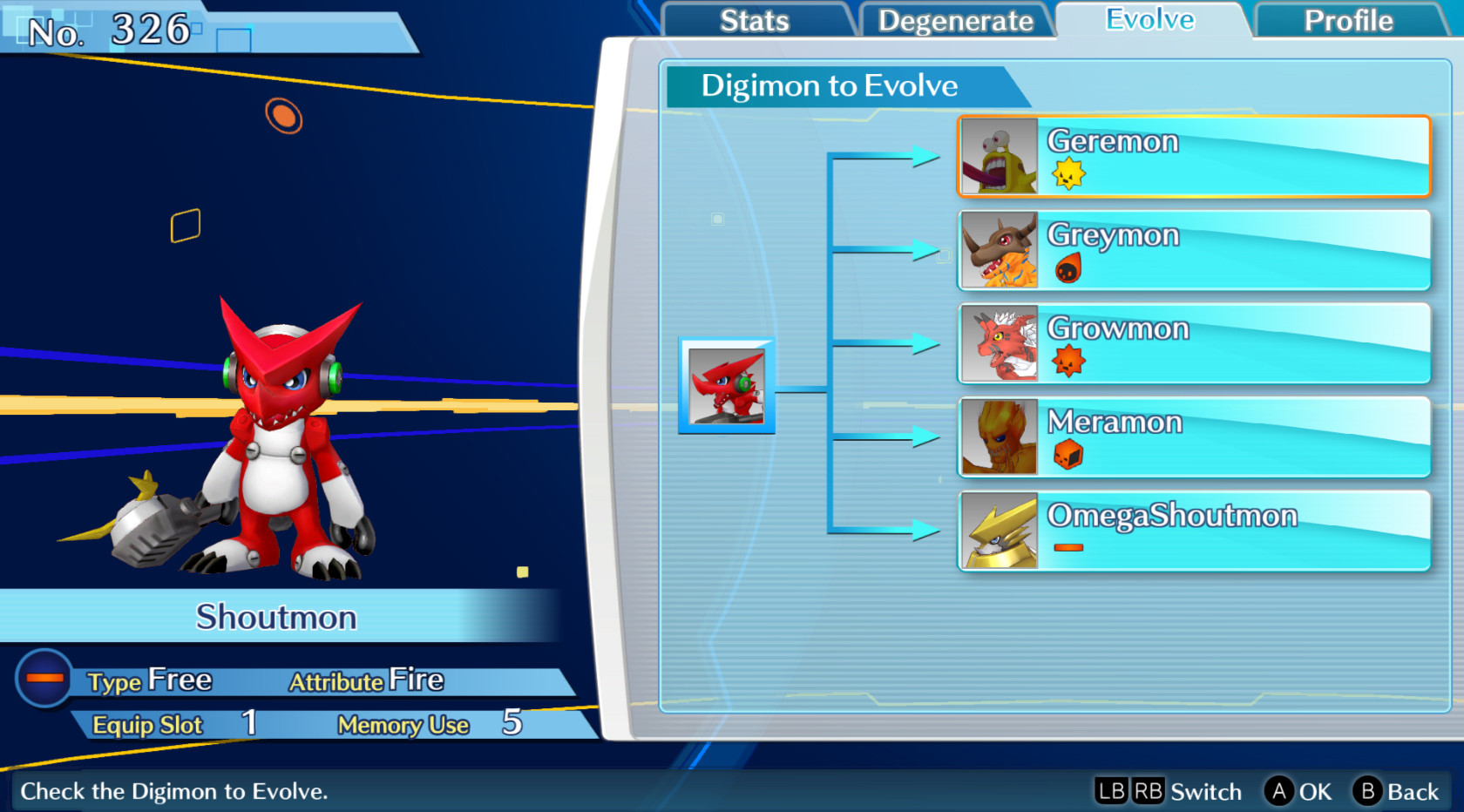Screen dimensions: 1464x812
Task: Click the Digimon to Evolve header banner
Action: [830, 86]
